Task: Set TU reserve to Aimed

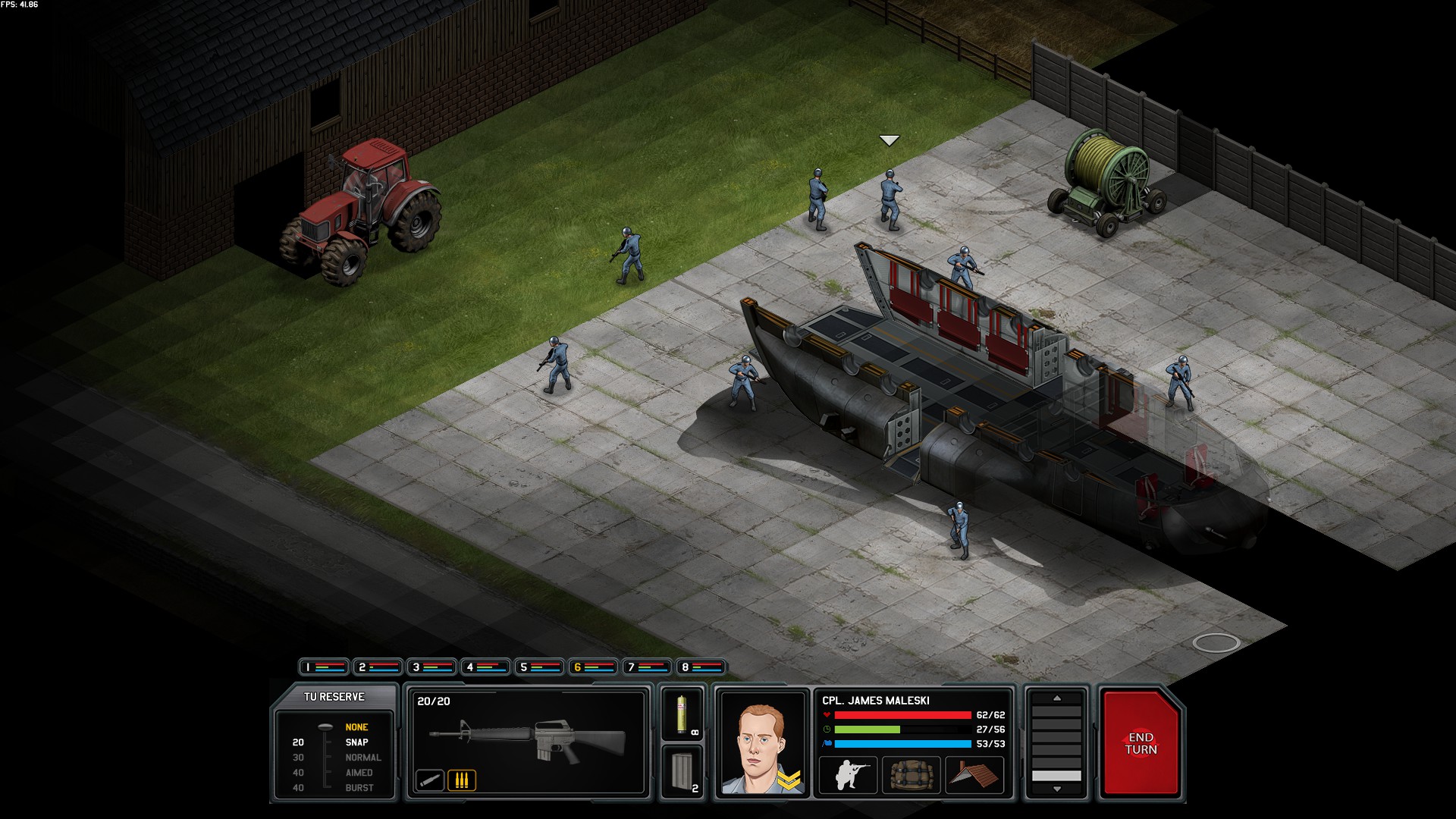Action: tap(359, 773)
